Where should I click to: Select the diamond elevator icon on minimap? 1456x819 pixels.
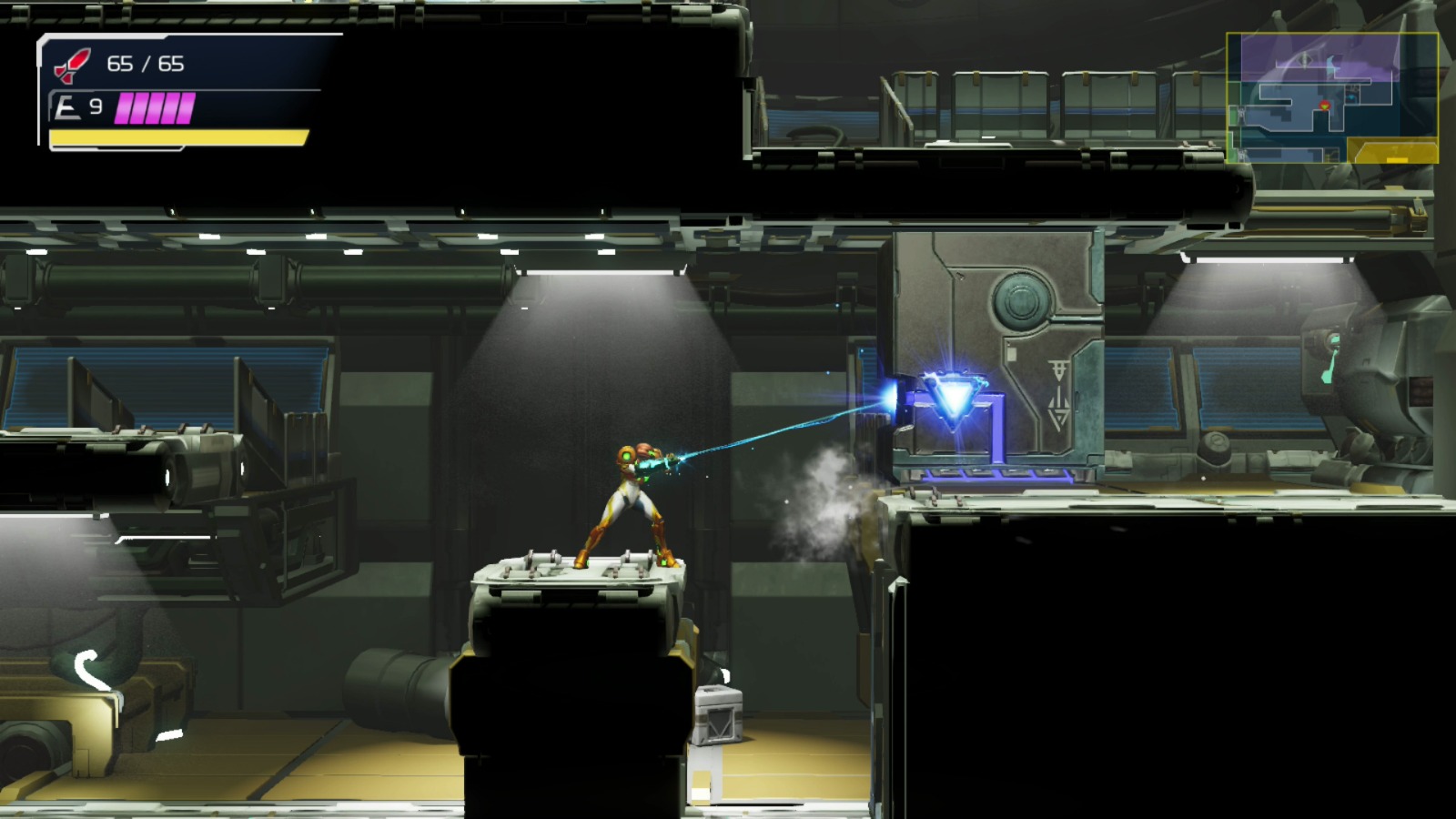(1305, 60)
